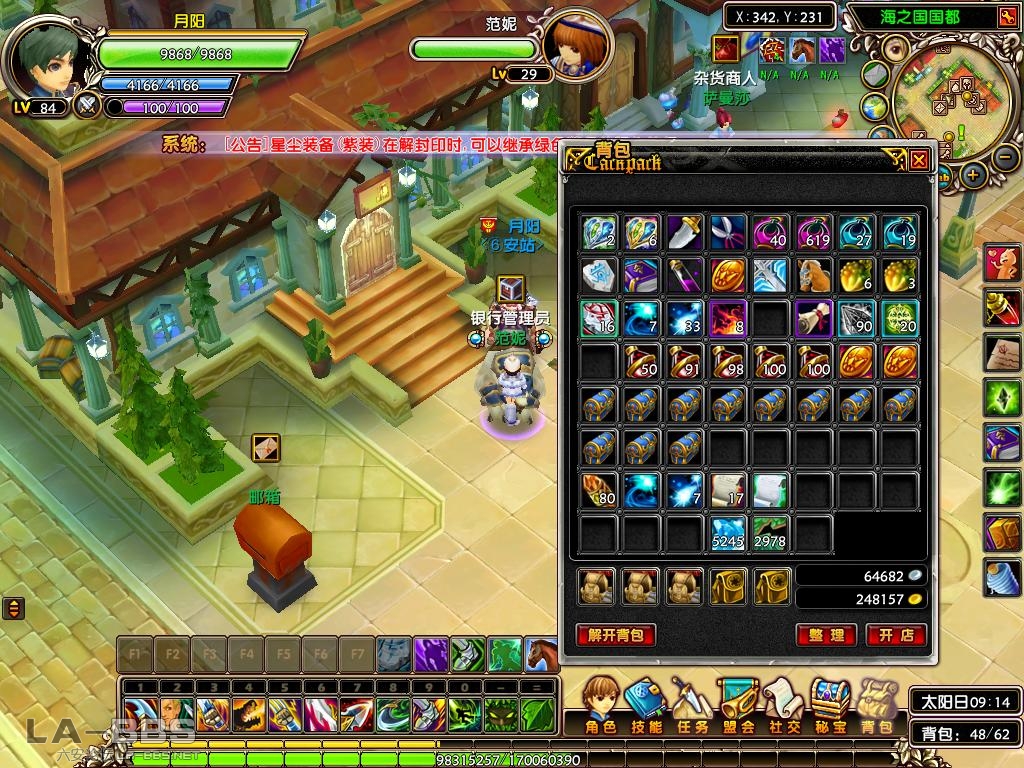
Task: Open the 秘宝 (treasure) menu
Action: point(830,704)
